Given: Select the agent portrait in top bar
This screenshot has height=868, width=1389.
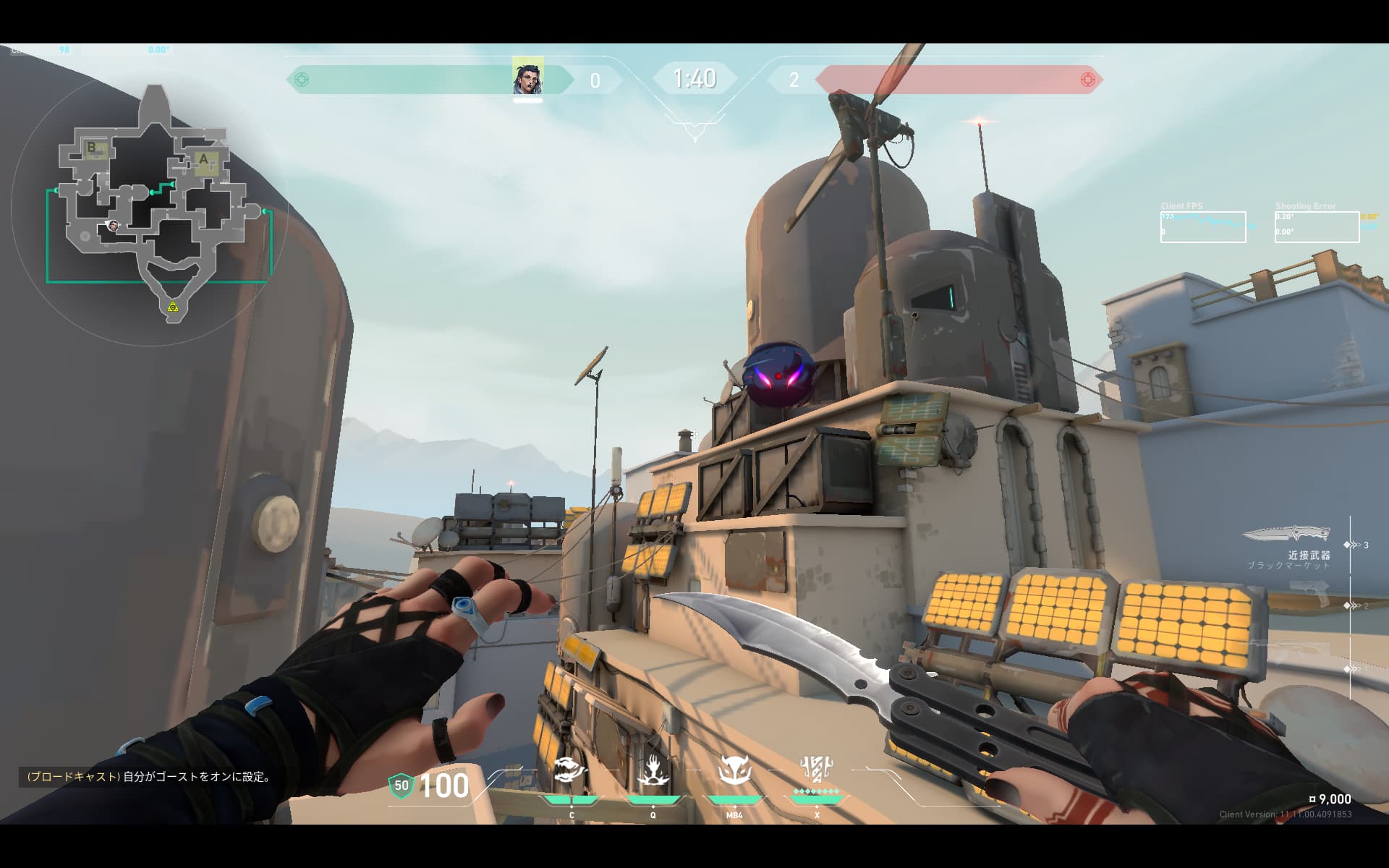Looking at the screenshot, I should (527, 77).
